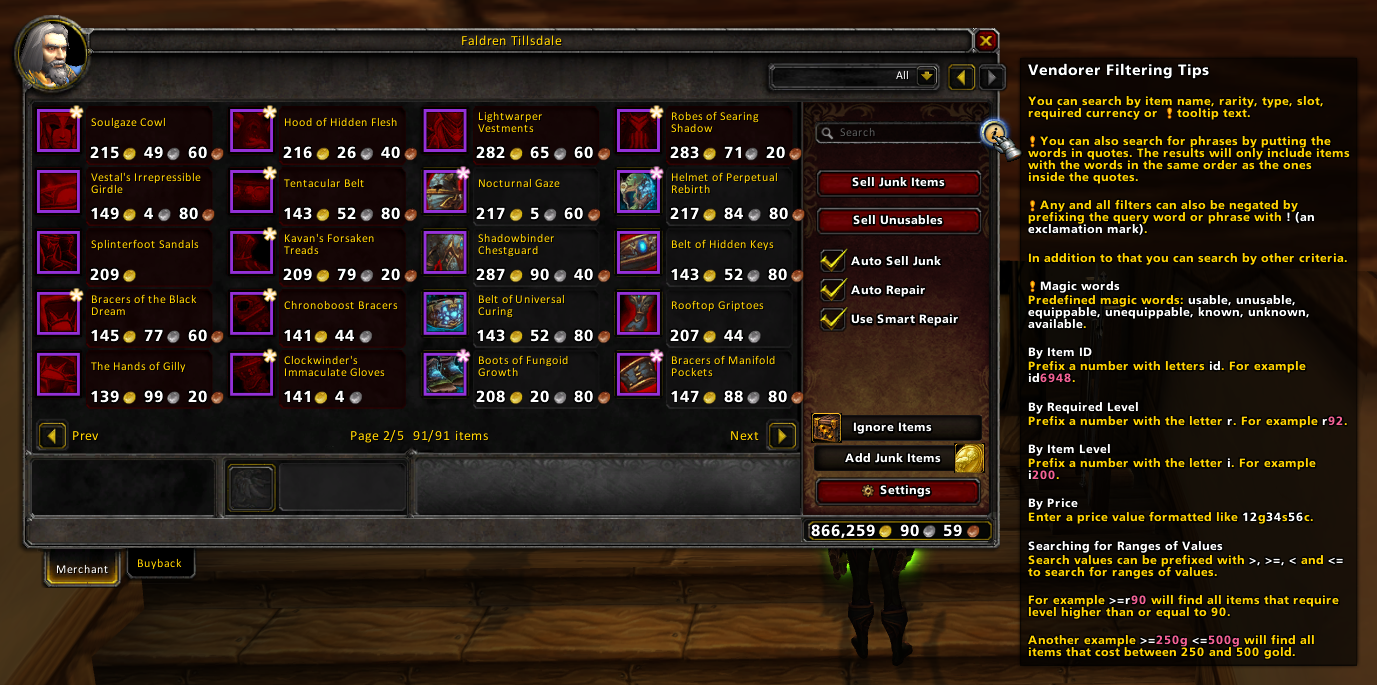This screenshot has height=685, width=1377.
Task: Toggle the Auto Repair checkbox
Action: 833,290
